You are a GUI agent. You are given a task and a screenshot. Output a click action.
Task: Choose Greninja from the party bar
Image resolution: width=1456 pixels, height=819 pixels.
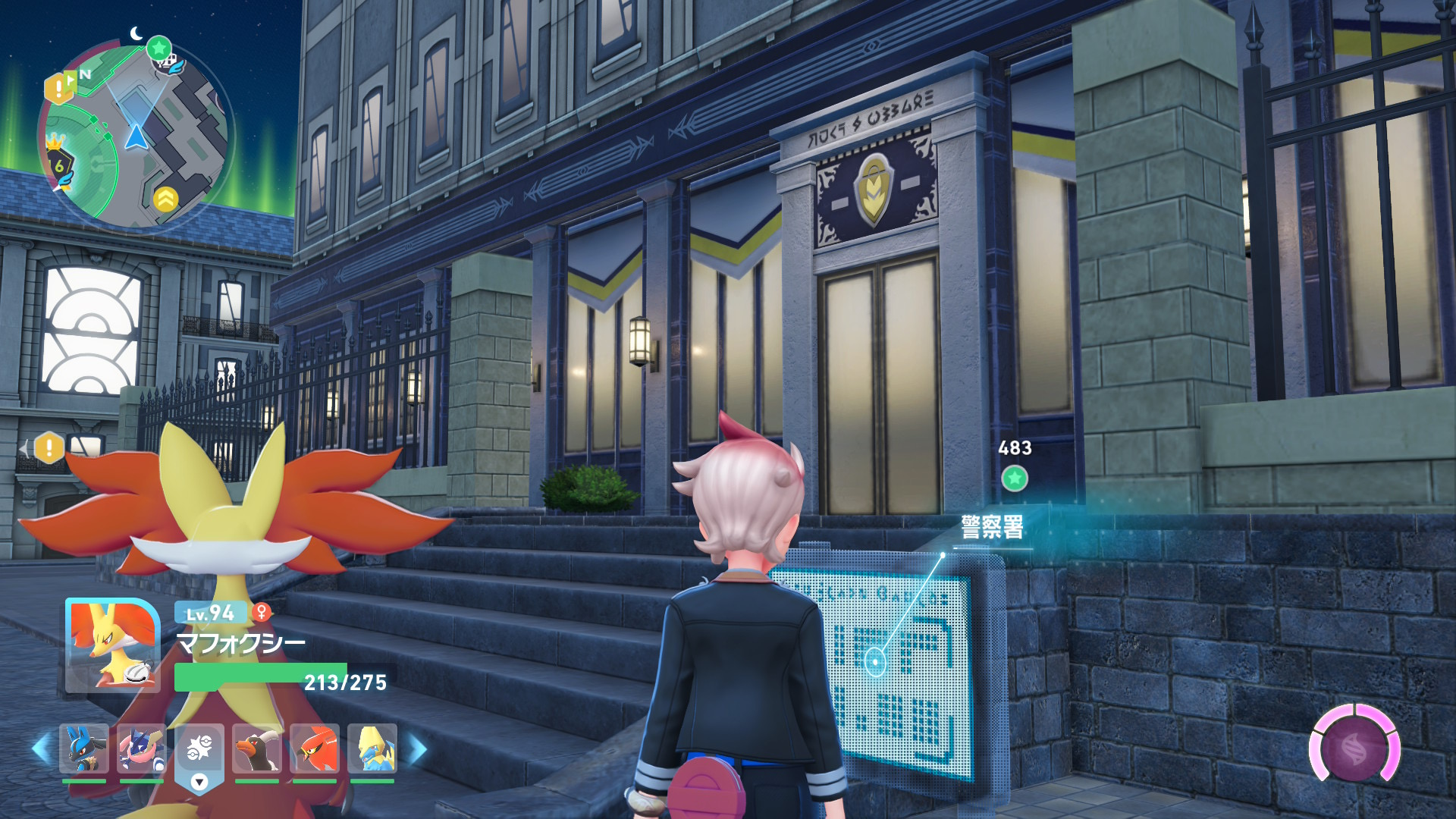tap(141, 748)
